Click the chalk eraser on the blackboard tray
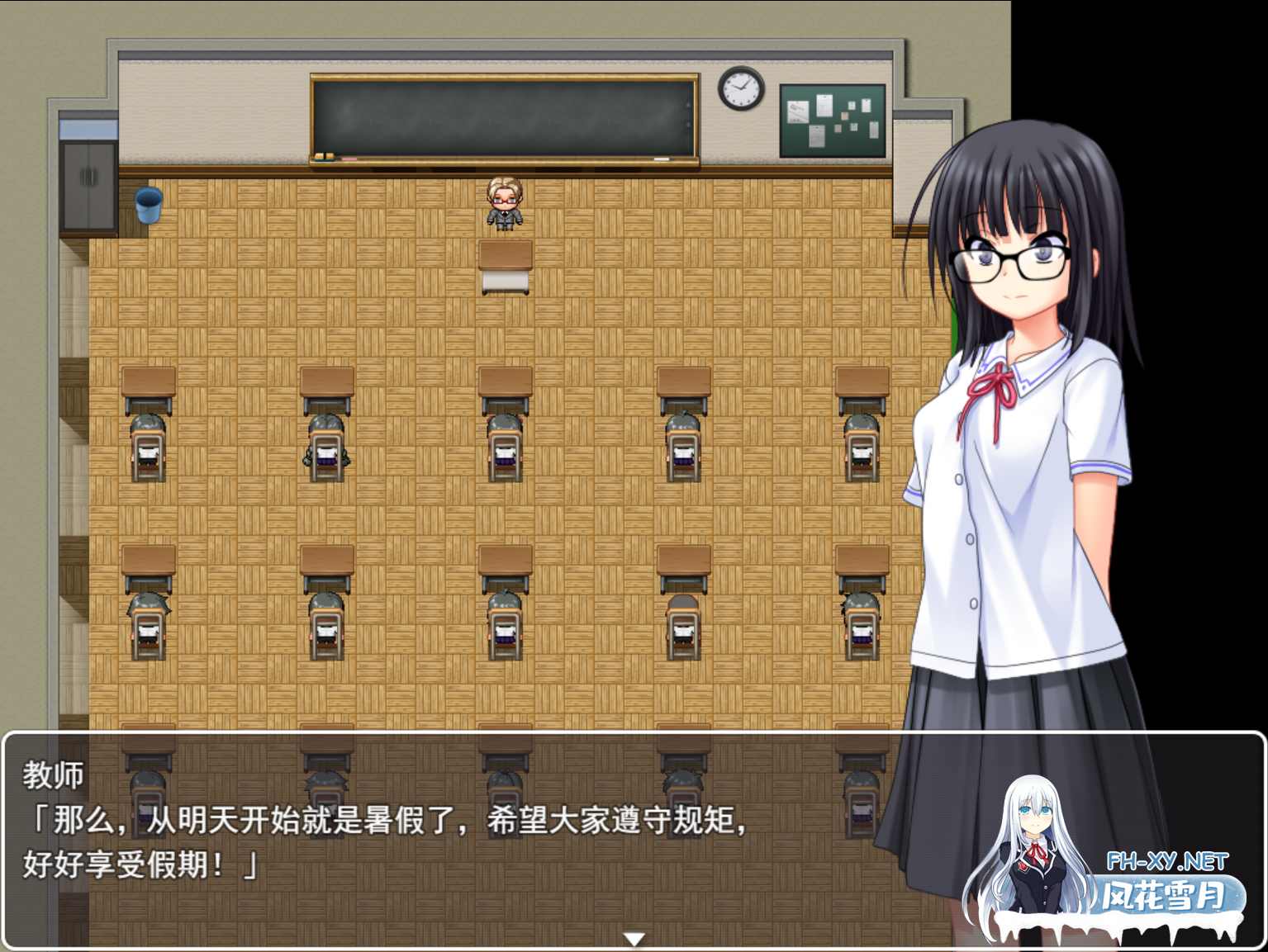The width and height of the screenshot is (1268, 952). point(326,155)
